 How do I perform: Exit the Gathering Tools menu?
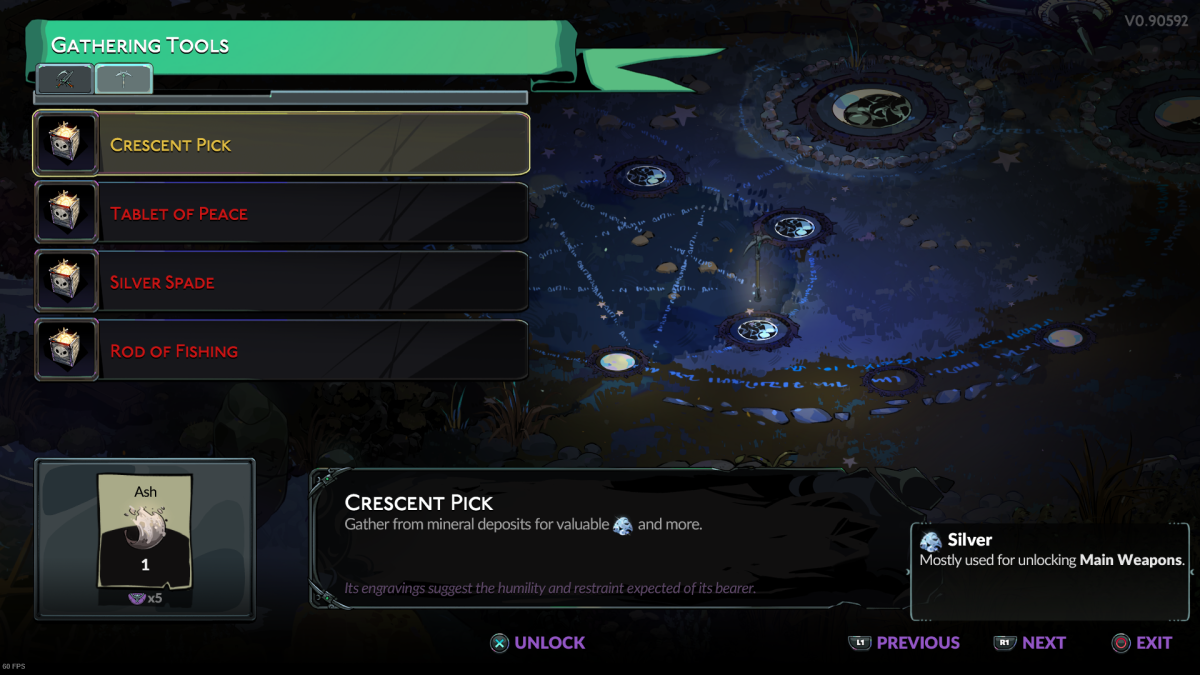[x=1141, y=643]
